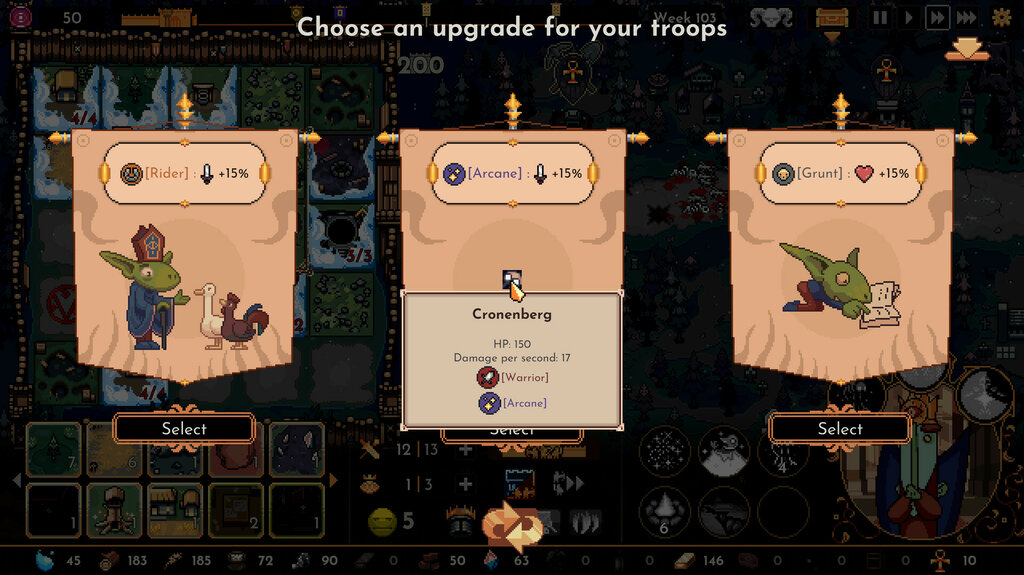The image size is (1024, 575).
Task: Open the treasure chest icon
Action: click(x=832, y=17)
